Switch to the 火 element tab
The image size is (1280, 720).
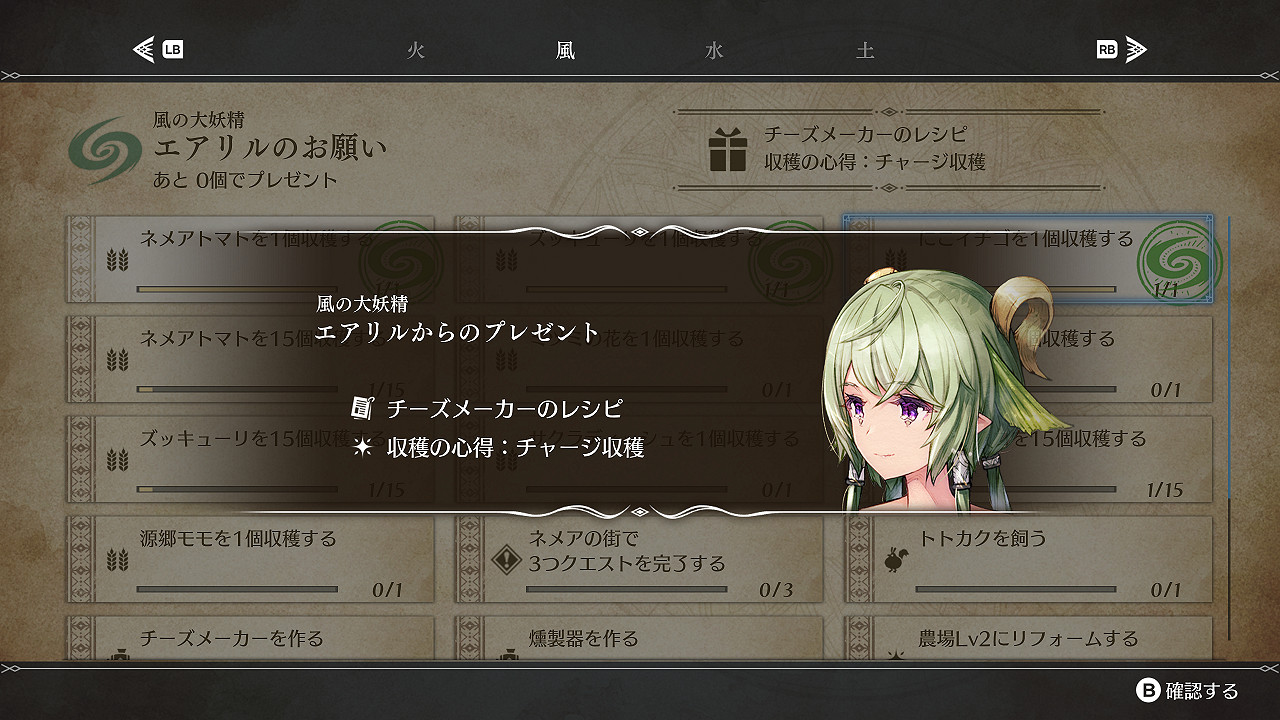416,50
